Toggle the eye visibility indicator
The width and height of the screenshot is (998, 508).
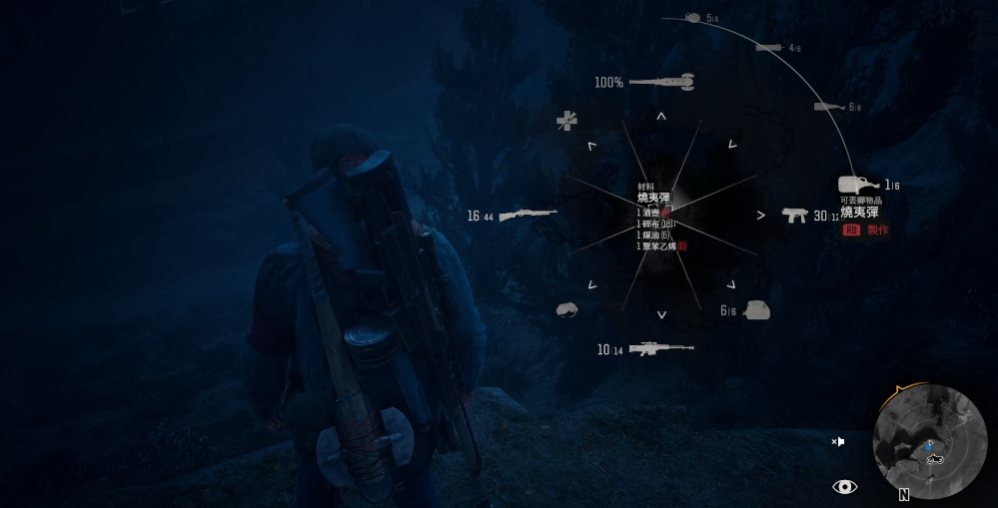point(845,487)
